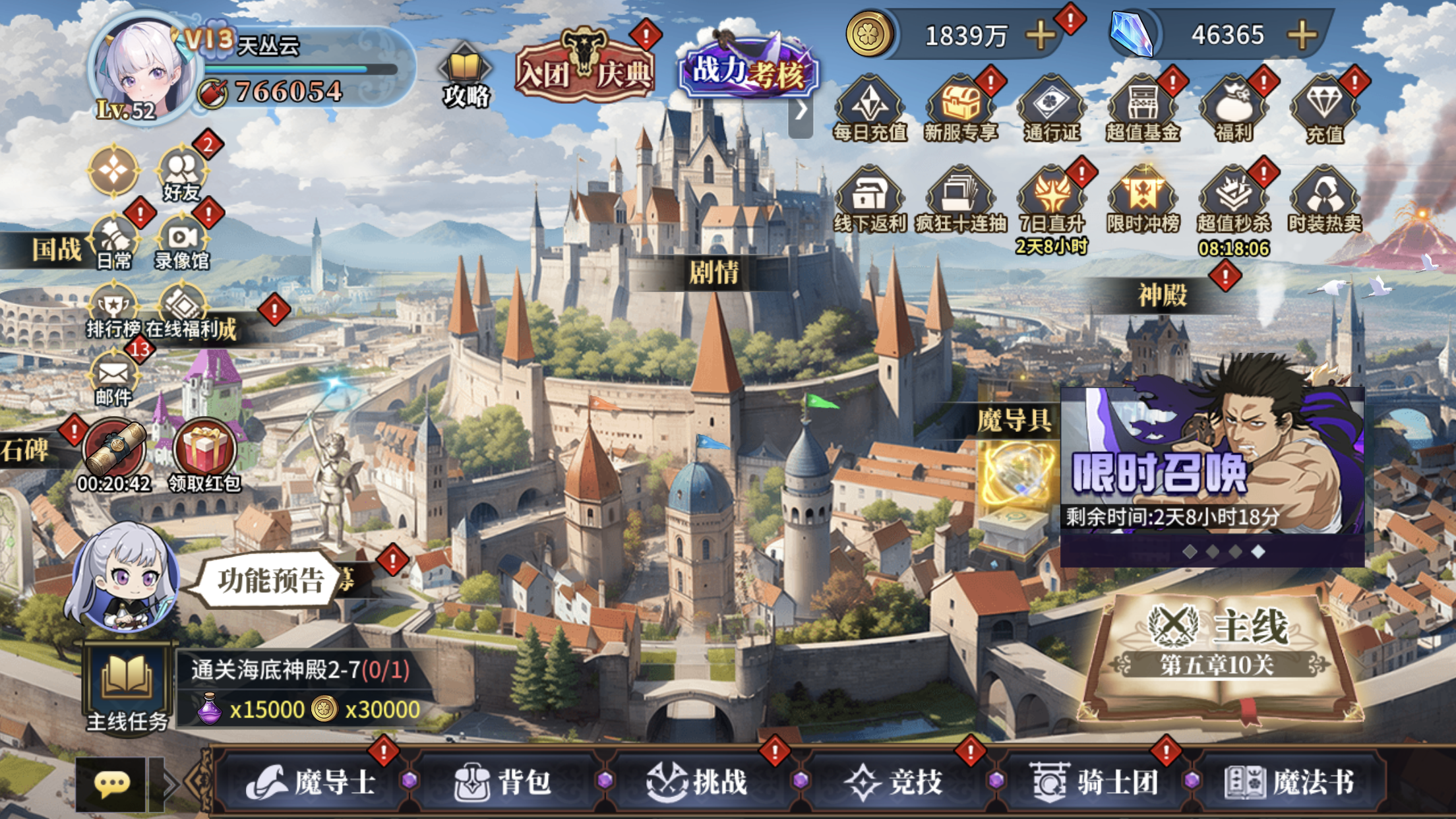Add gold coins with the plus button
The image size is (1456, 819).
1040,35
